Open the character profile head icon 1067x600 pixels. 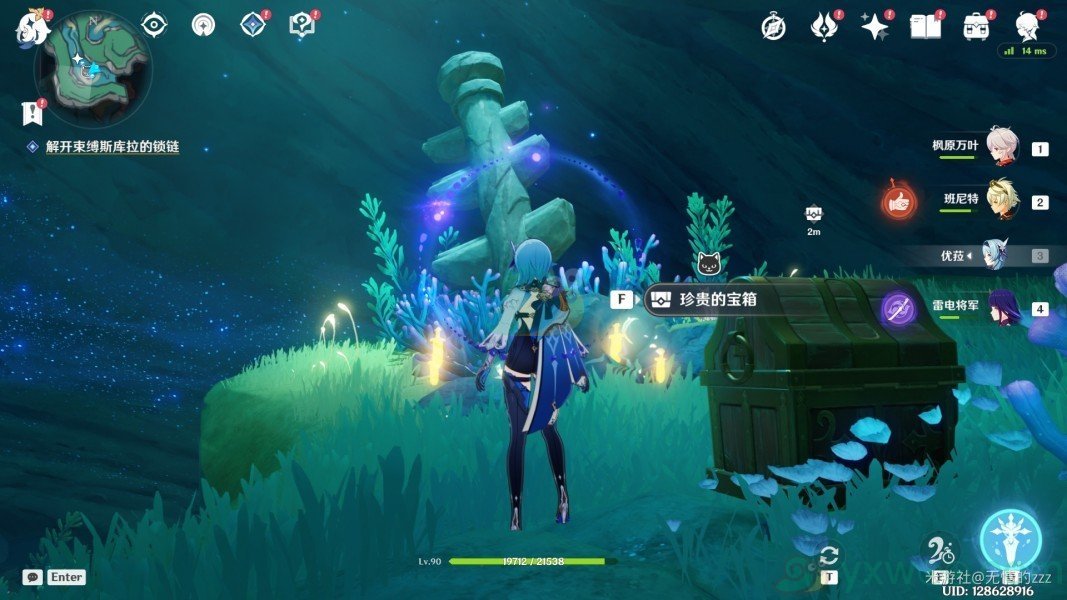[1027, 25]
